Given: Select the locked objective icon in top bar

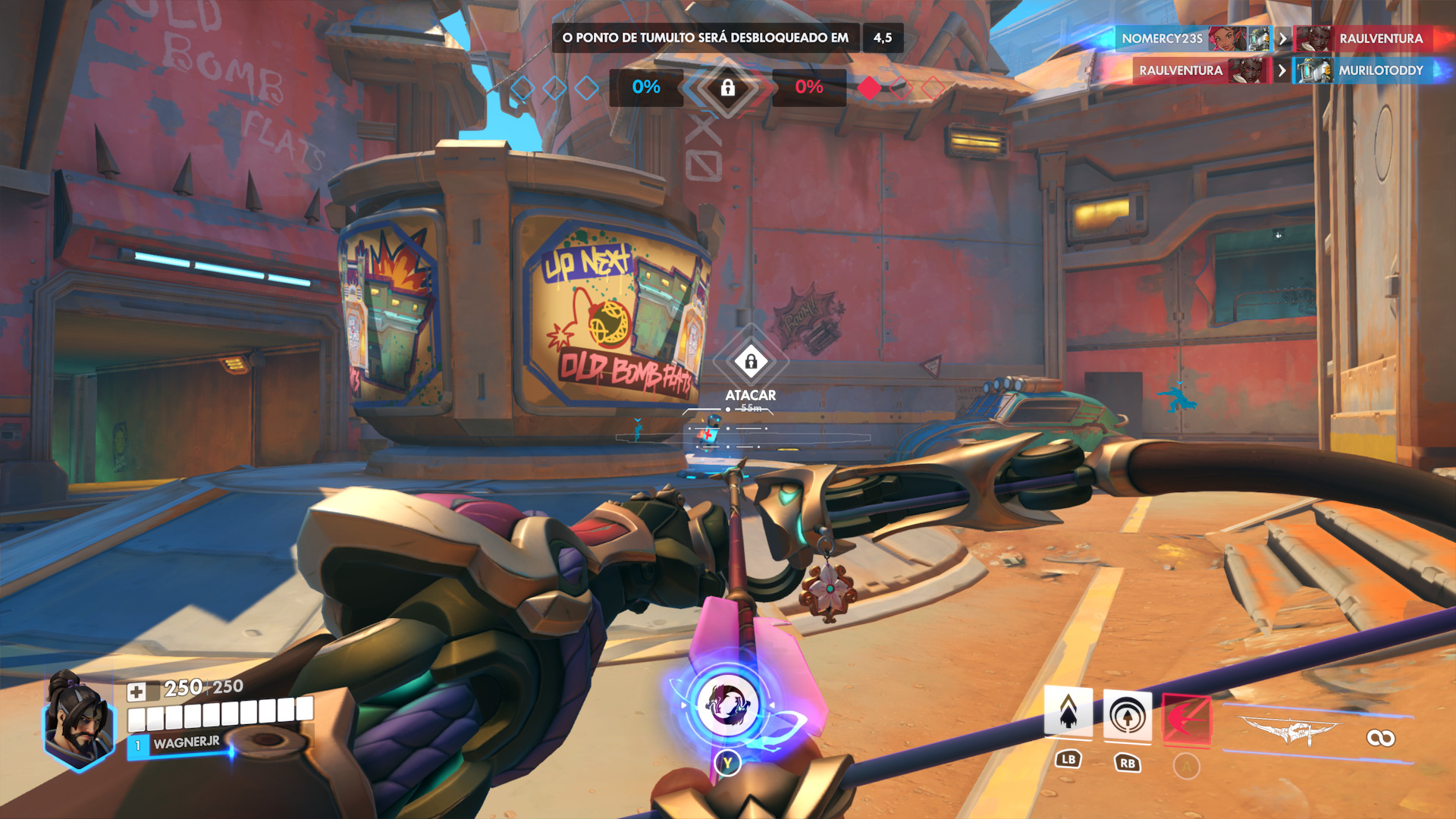Looking at the screenshot, I should pyautogui.click(x=727, y=88).
